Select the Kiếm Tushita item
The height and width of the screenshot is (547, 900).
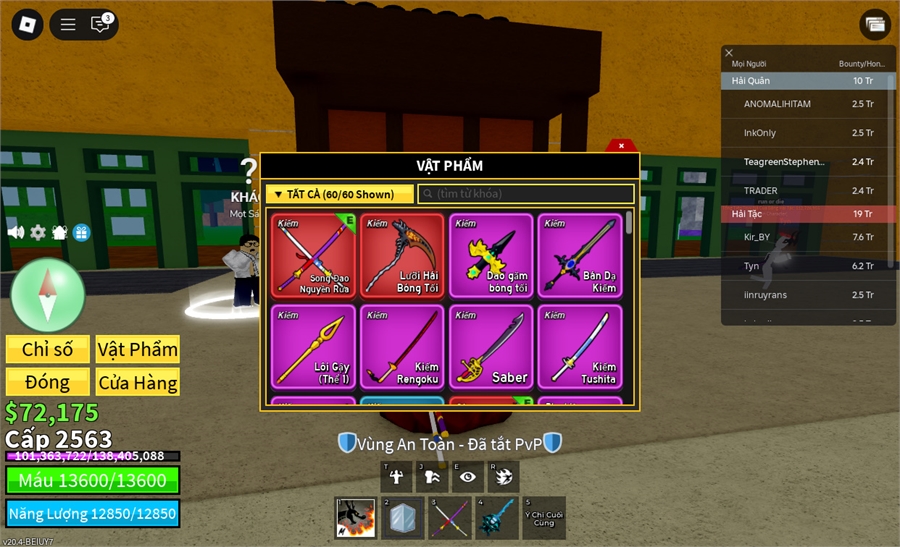pyautogui.click(x=580, y=346)
